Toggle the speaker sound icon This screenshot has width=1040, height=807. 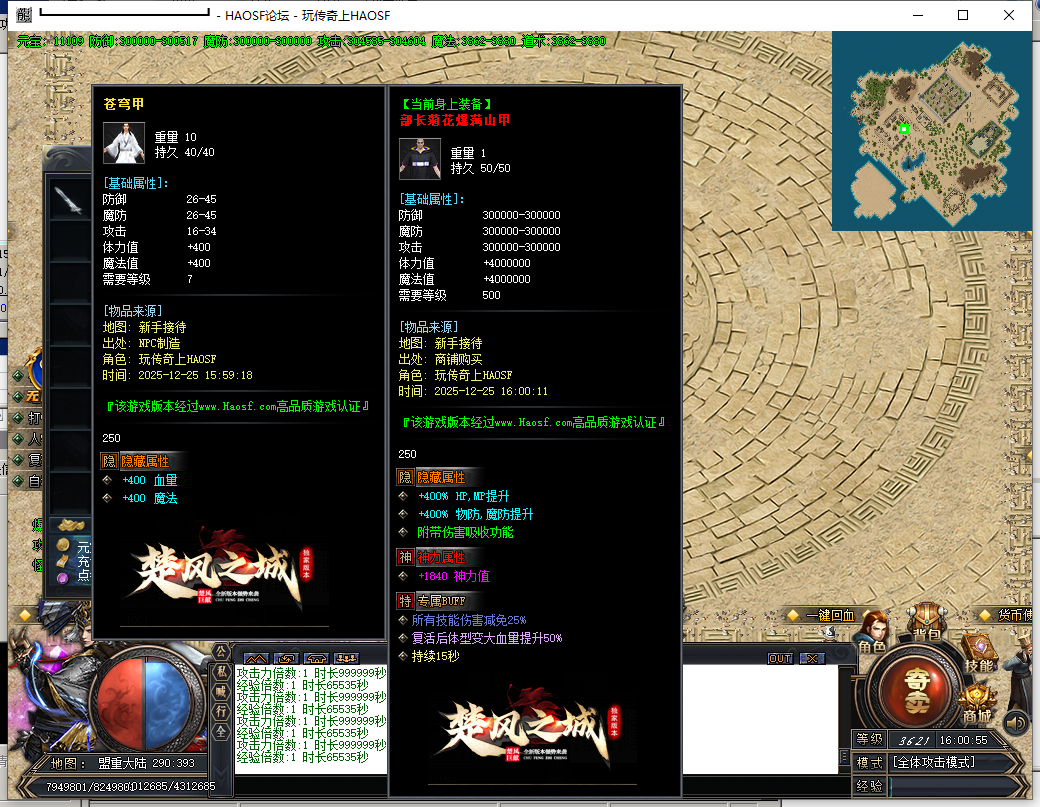(x=1016, y=721)
